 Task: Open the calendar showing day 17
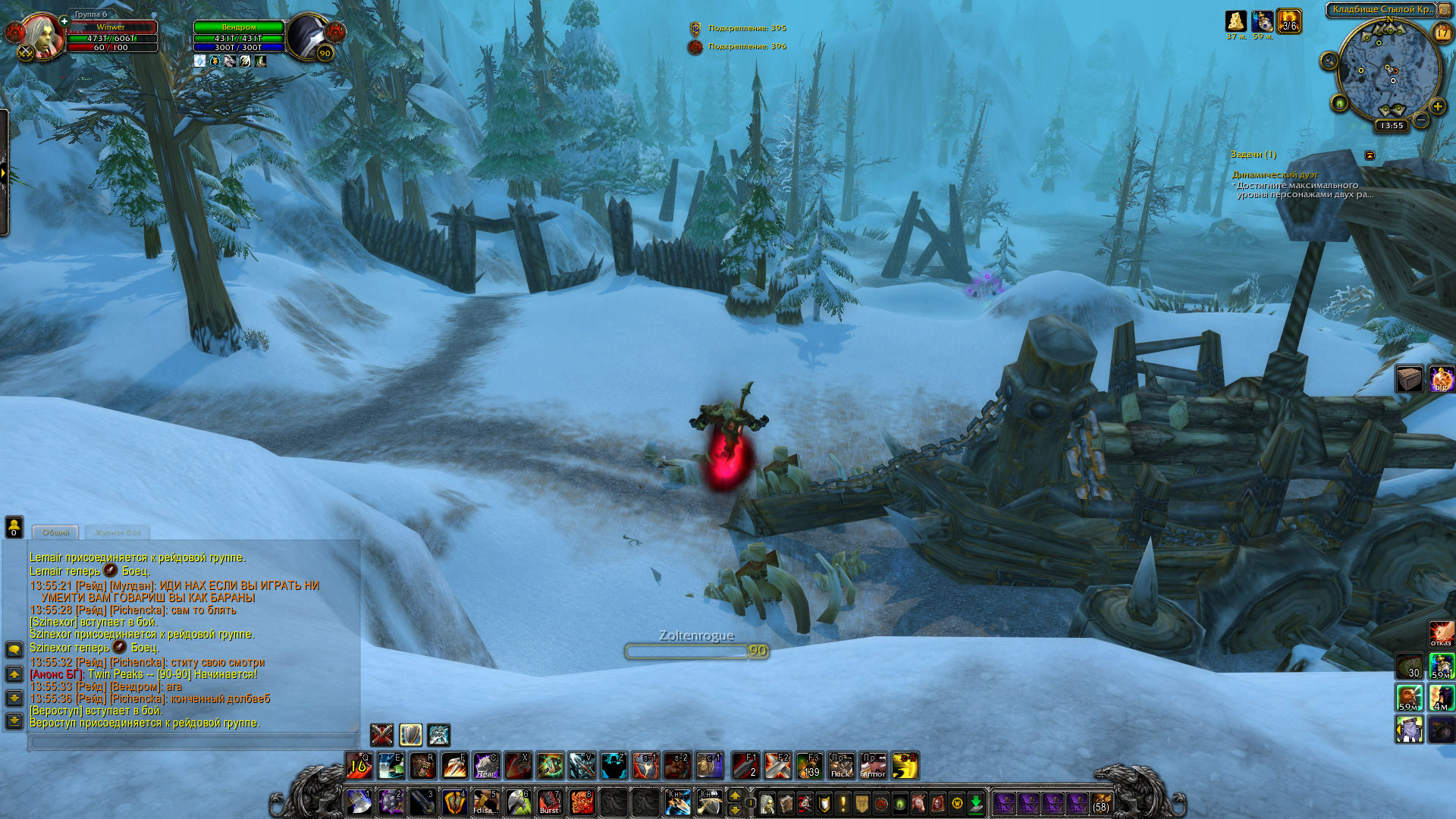tap(1442, 33)
